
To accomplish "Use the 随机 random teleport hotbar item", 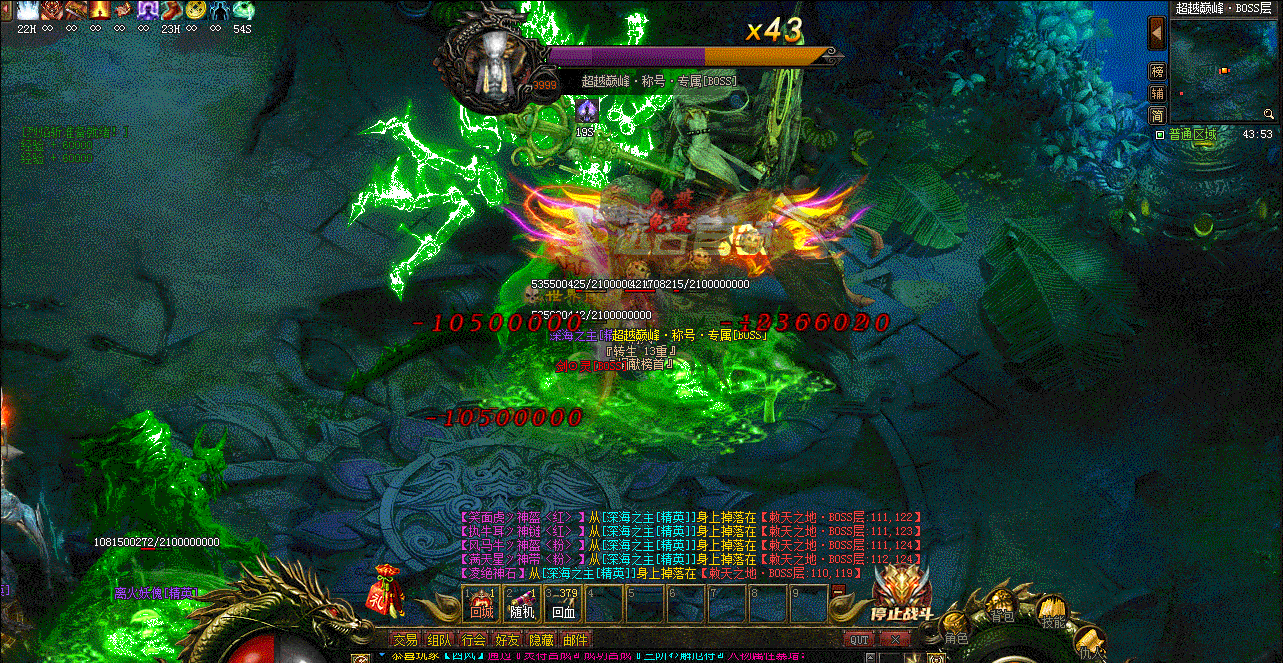I will (x=522, y=604).
